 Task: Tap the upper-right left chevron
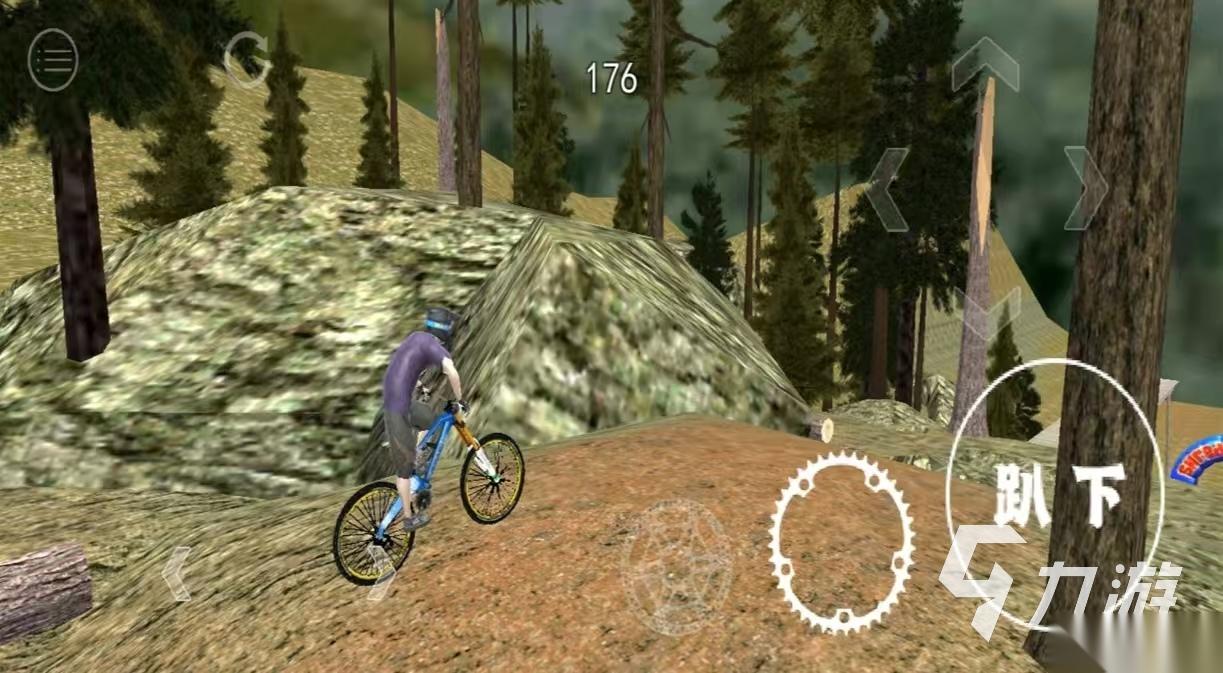tap(888, 188)
